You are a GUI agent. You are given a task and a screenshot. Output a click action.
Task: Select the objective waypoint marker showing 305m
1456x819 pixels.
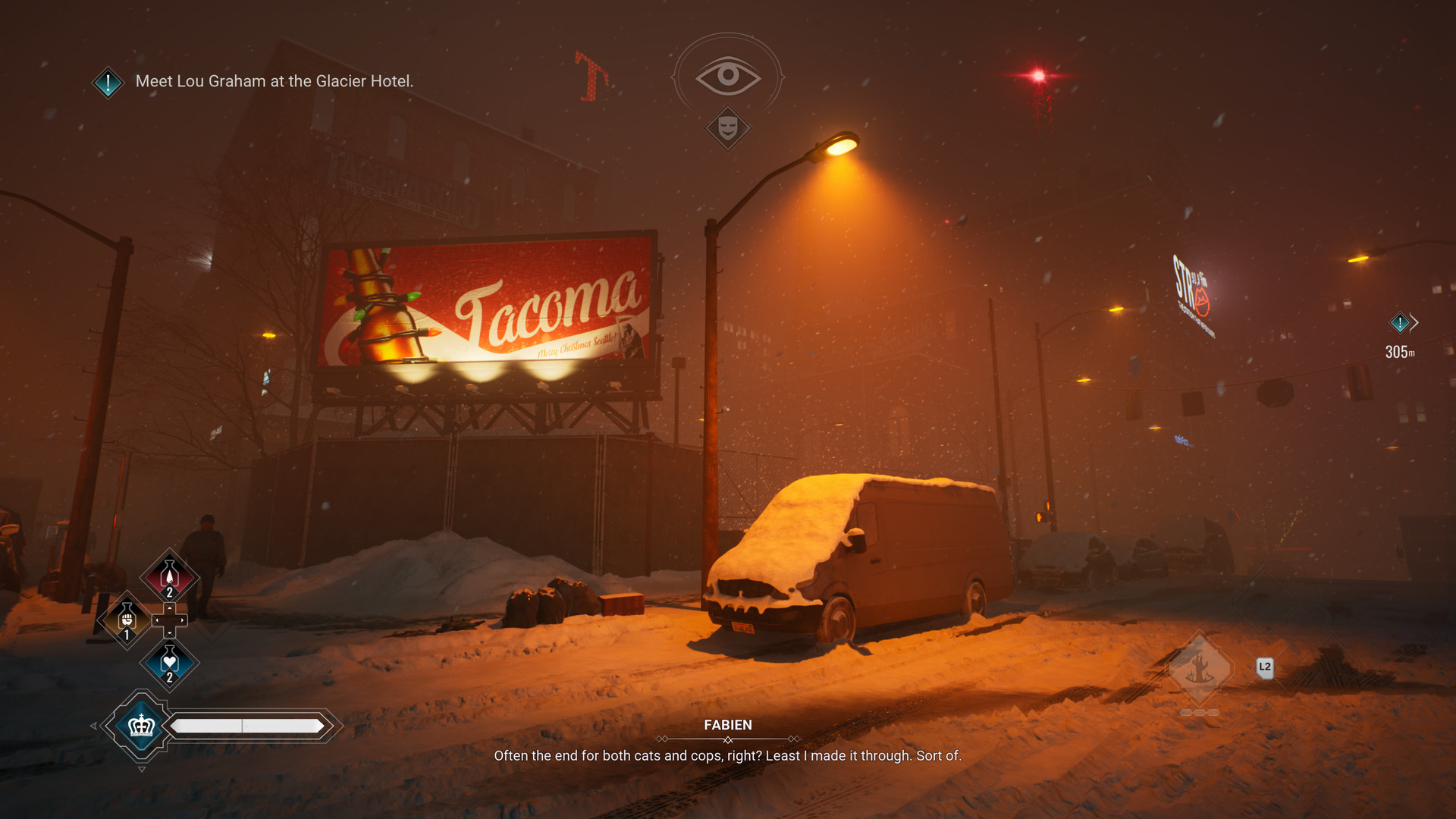1400,323
